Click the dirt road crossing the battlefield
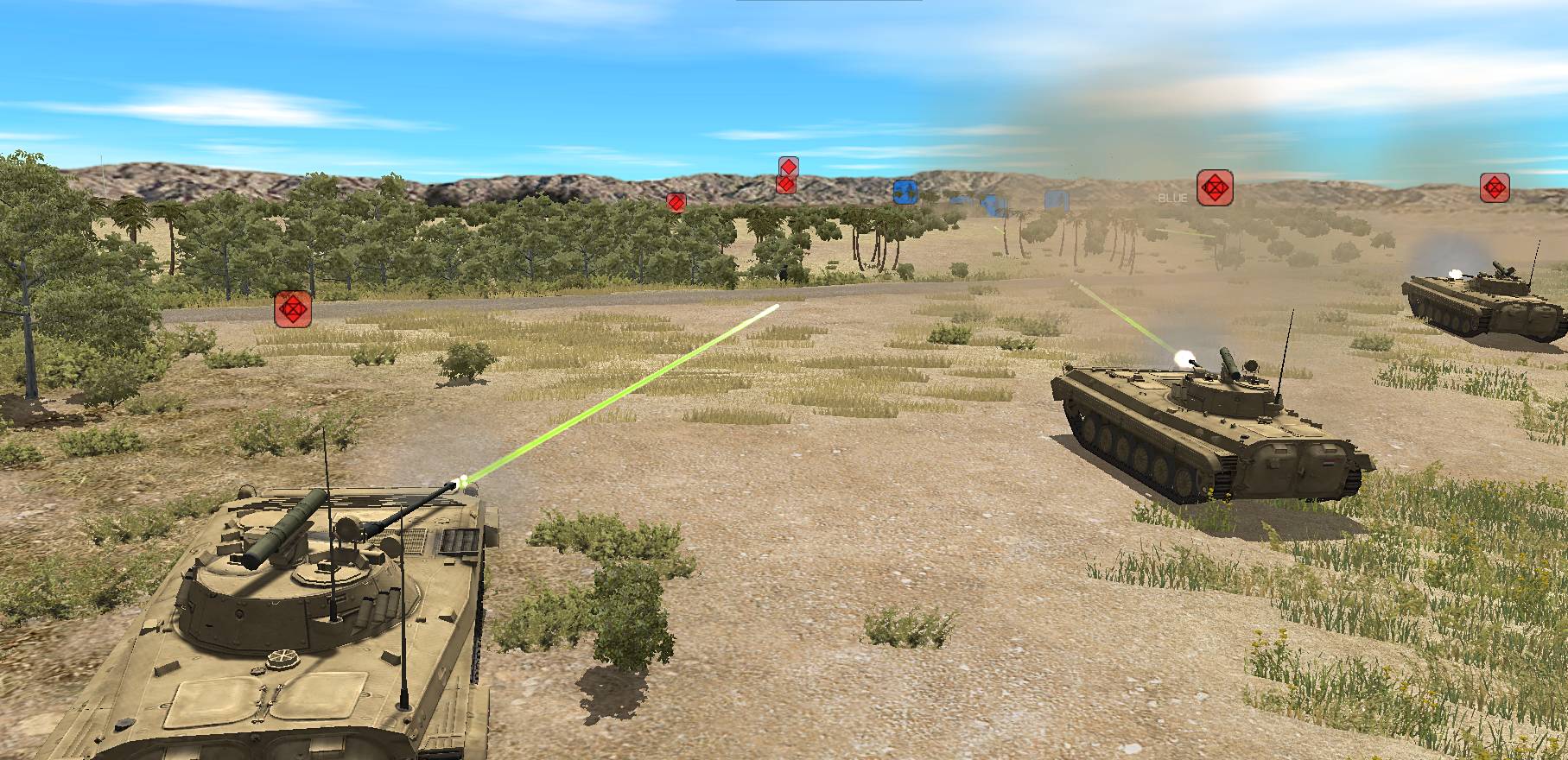1568x760 pixels. [518, 302]
